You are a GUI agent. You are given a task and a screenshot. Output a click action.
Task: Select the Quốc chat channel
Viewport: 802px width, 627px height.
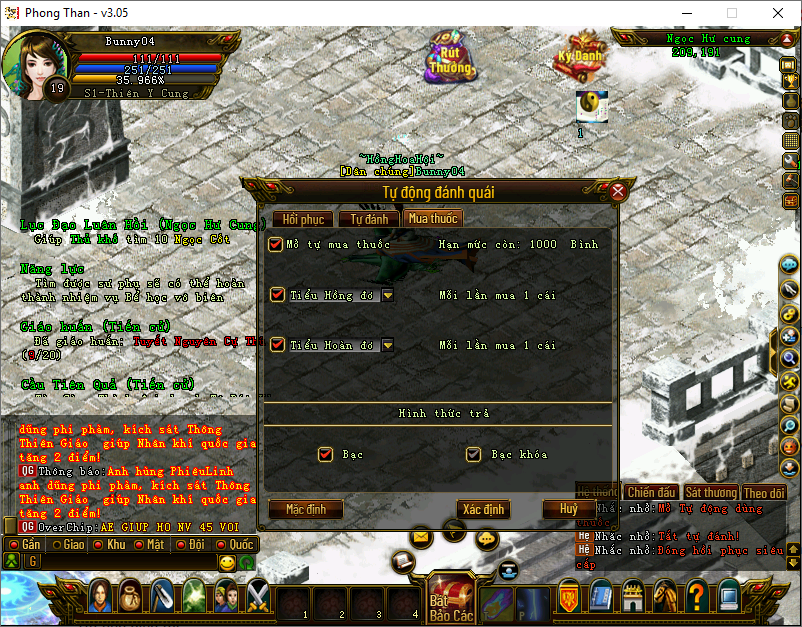236,545
